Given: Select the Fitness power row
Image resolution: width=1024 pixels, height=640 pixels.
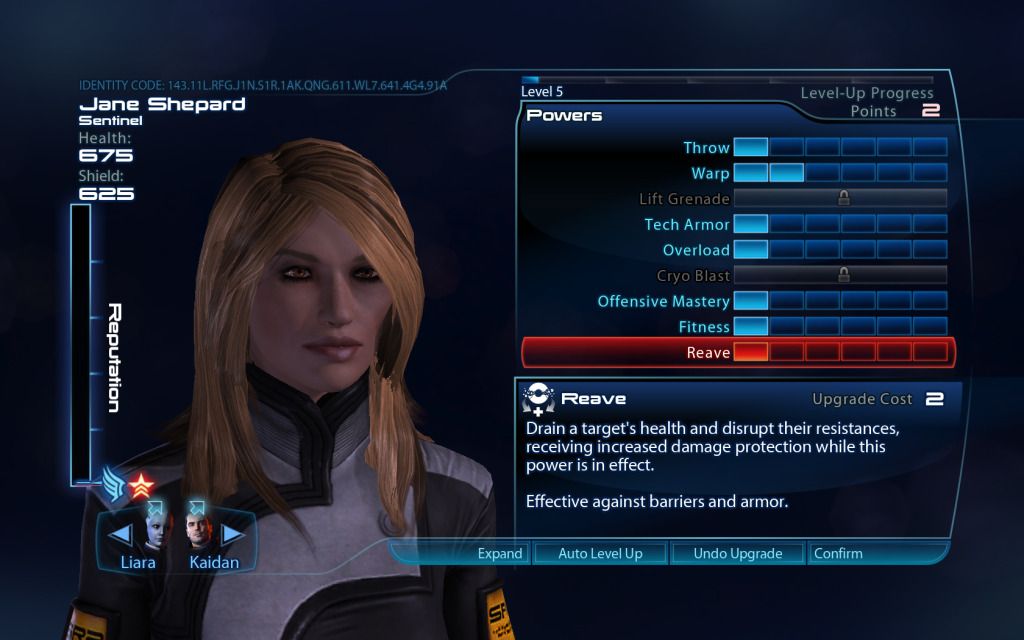Looking at the screenshot, I should click(704, 327).
